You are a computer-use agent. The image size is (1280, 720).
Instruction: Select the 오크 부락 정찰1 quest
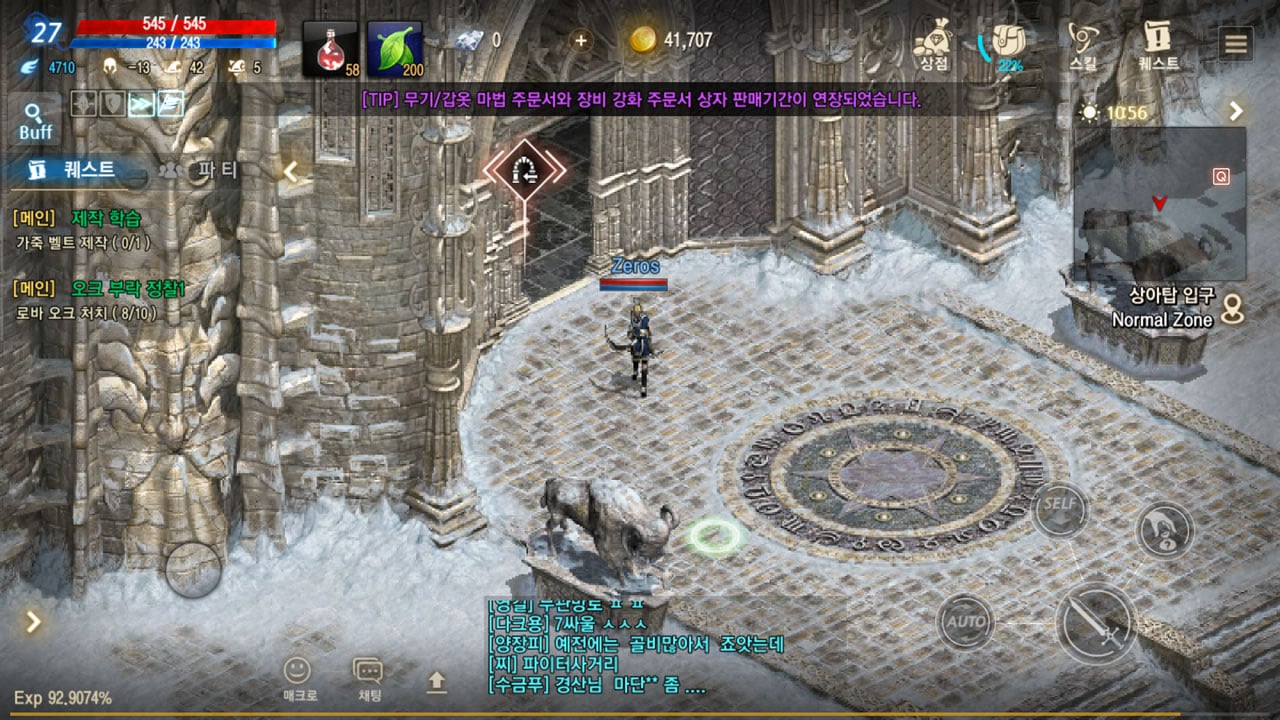[x=128, y=289]
